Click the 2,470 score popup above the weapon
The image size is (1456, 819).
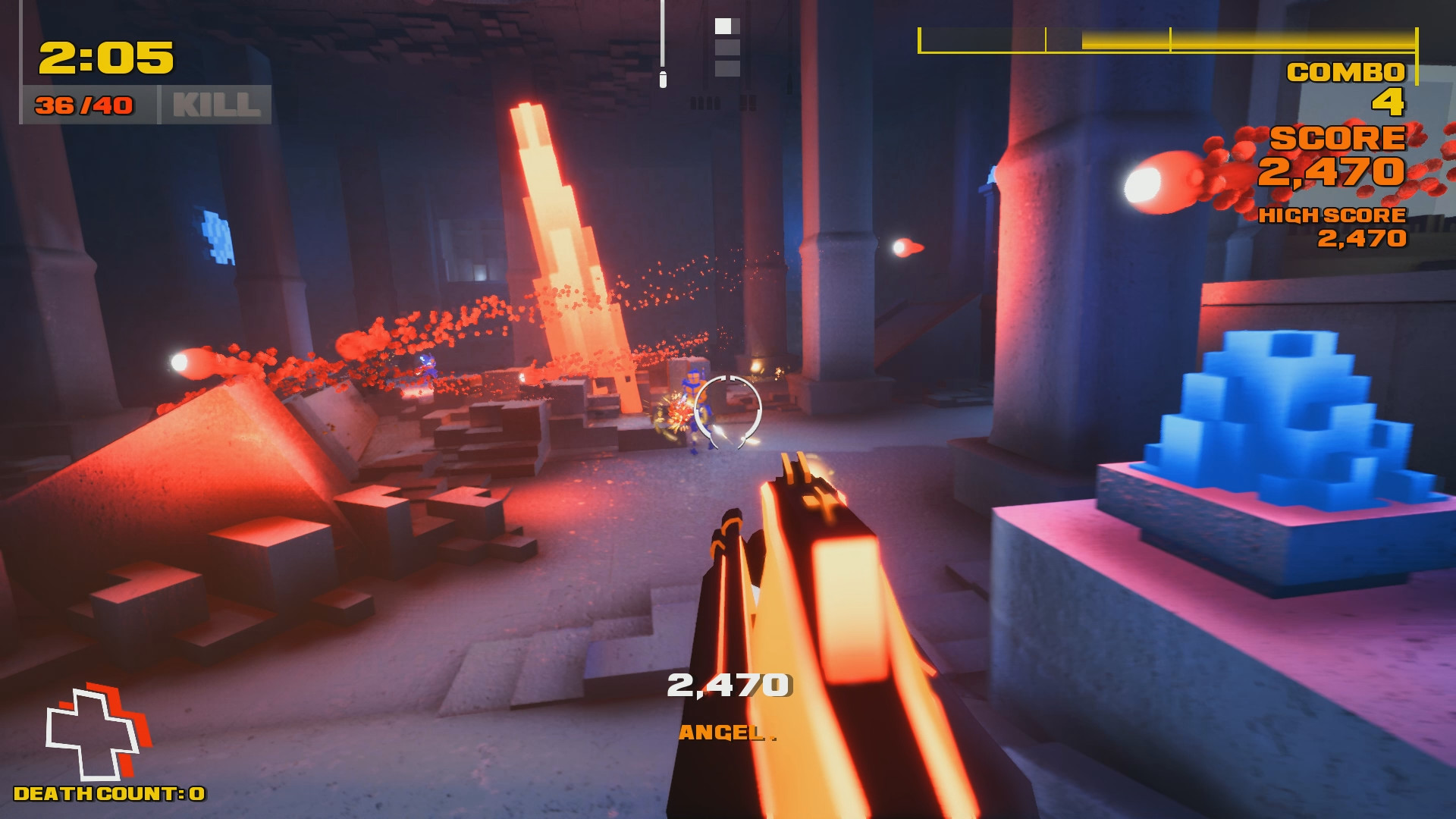pyautogui.click(x=728, y=685)
